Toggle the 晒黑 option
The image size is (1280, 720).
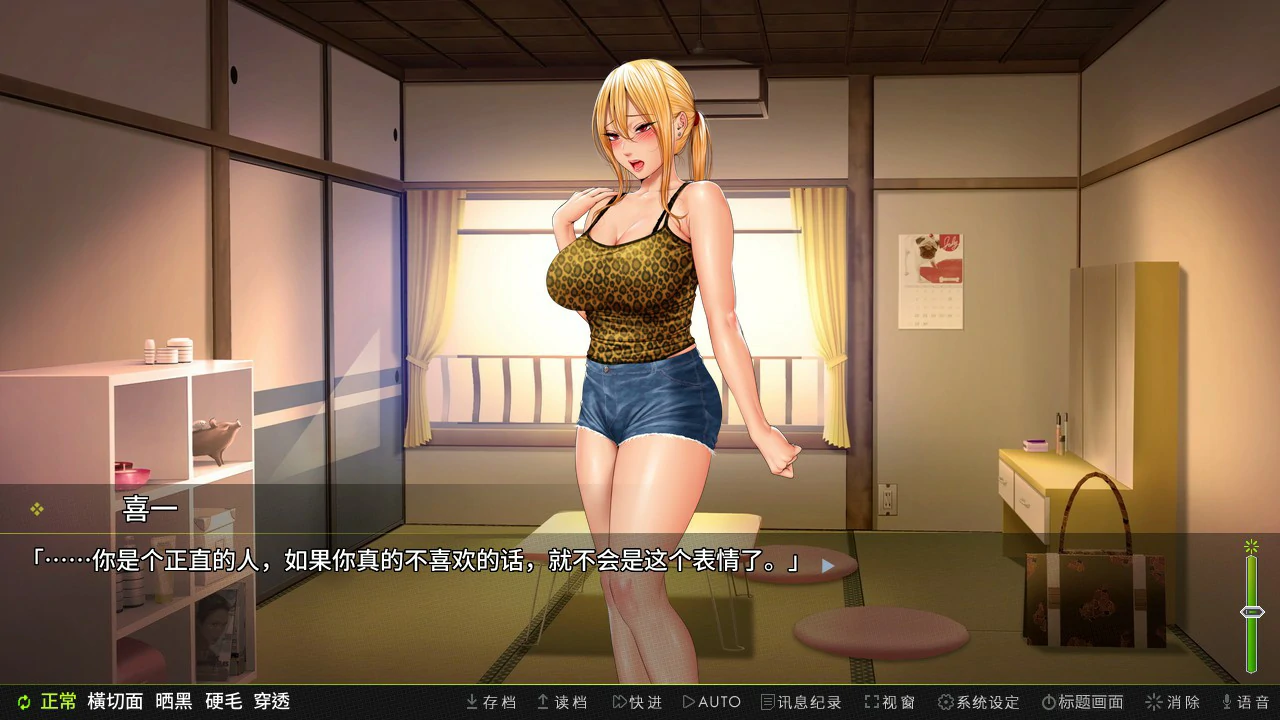(x=174, y=702)
